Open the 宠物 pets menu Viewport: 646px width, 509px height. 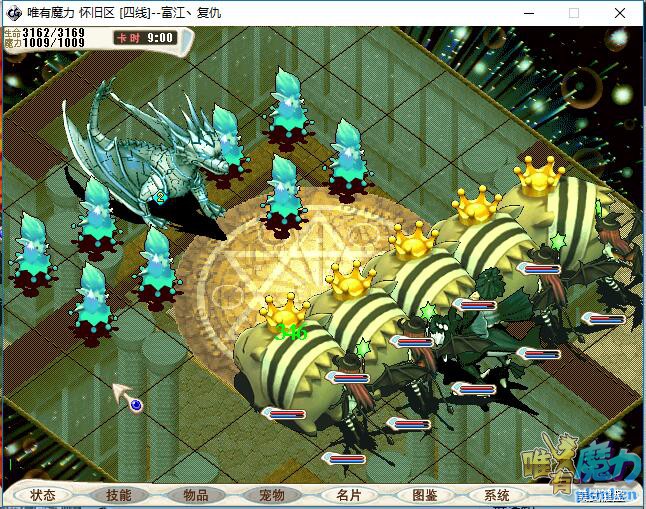click(272, 495)
